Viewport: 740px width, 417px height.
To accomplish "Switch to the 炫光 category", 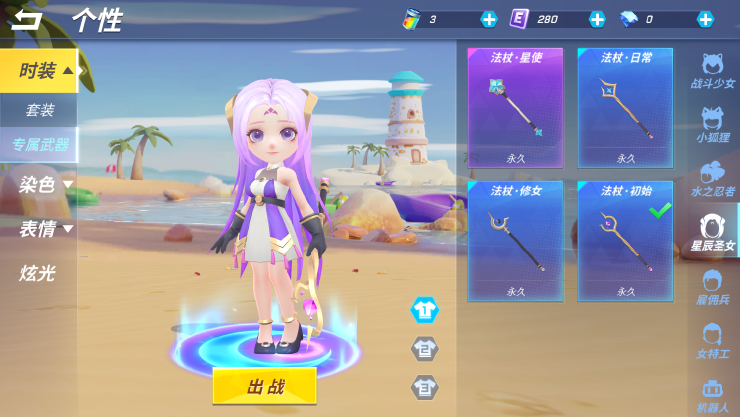I will [x=38, y=272].
